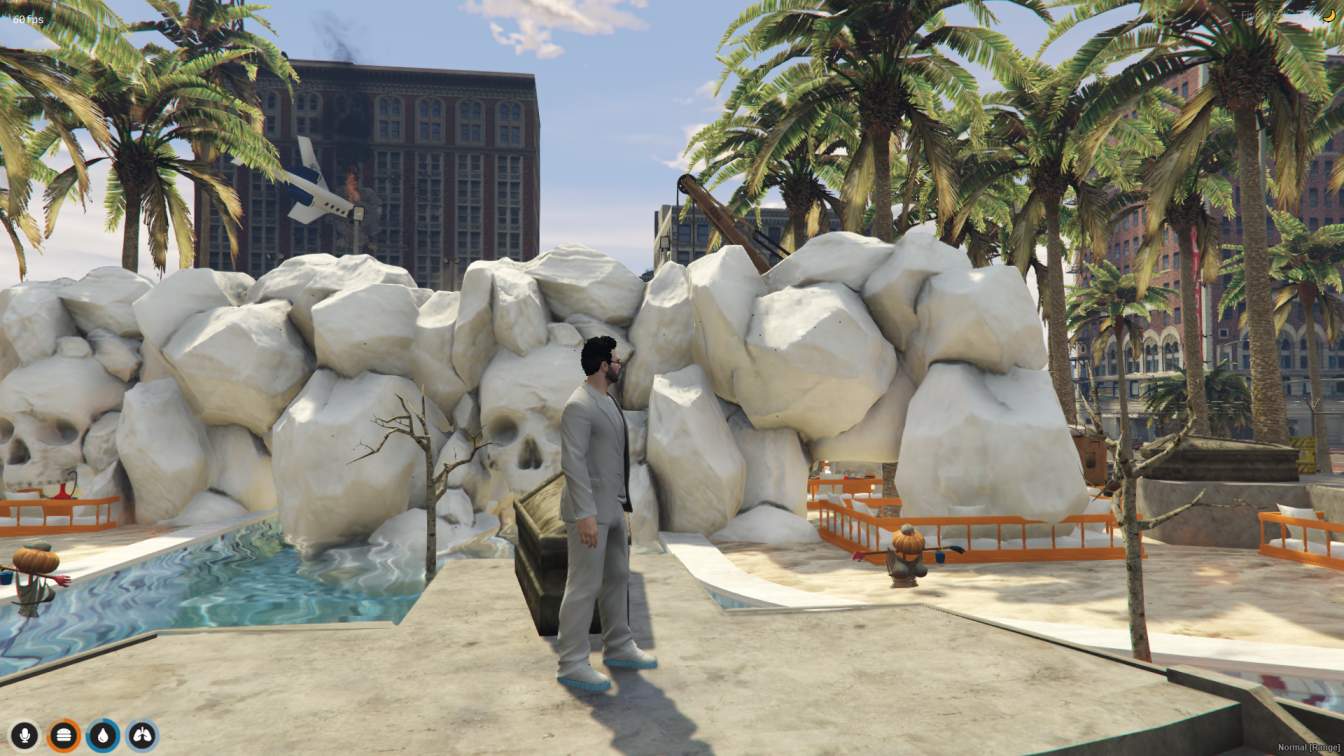This screenshot has width=1344, height=756.
Task: Toggle voice range on the Normal [Range] indicator
Action: click(x=1309, y=747)
